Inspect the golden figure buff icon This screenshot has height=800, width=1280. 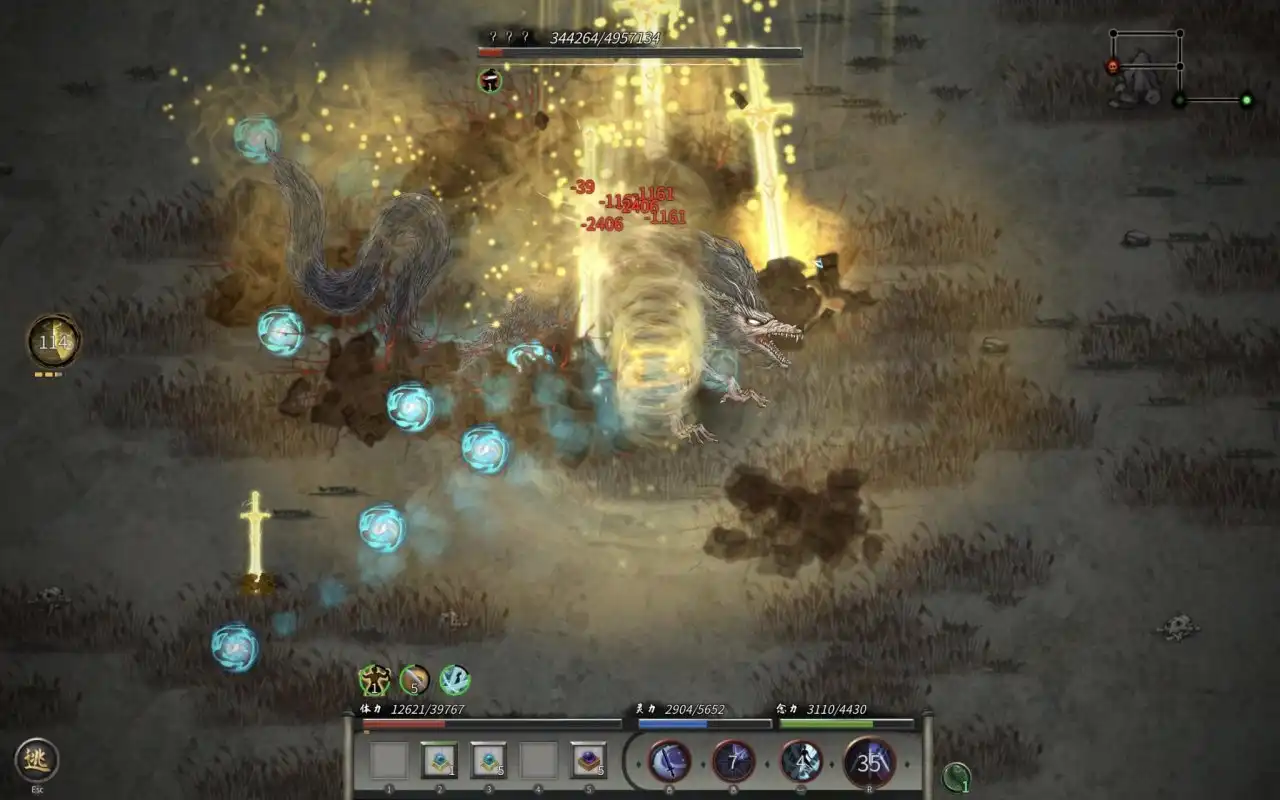(x=374, y=681)
